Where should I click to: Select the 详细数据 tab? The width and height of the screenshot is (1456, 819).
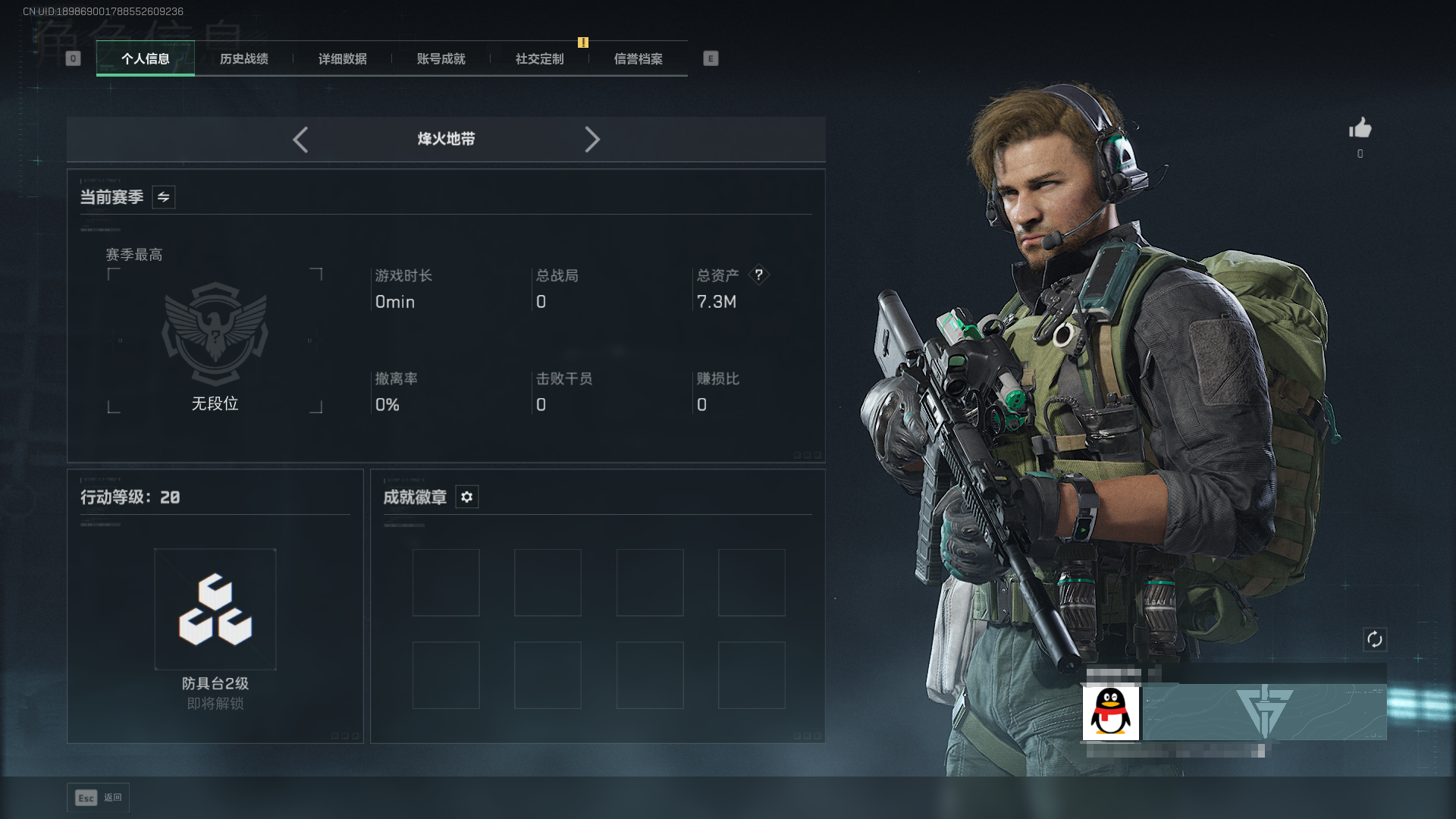(343, 58)
